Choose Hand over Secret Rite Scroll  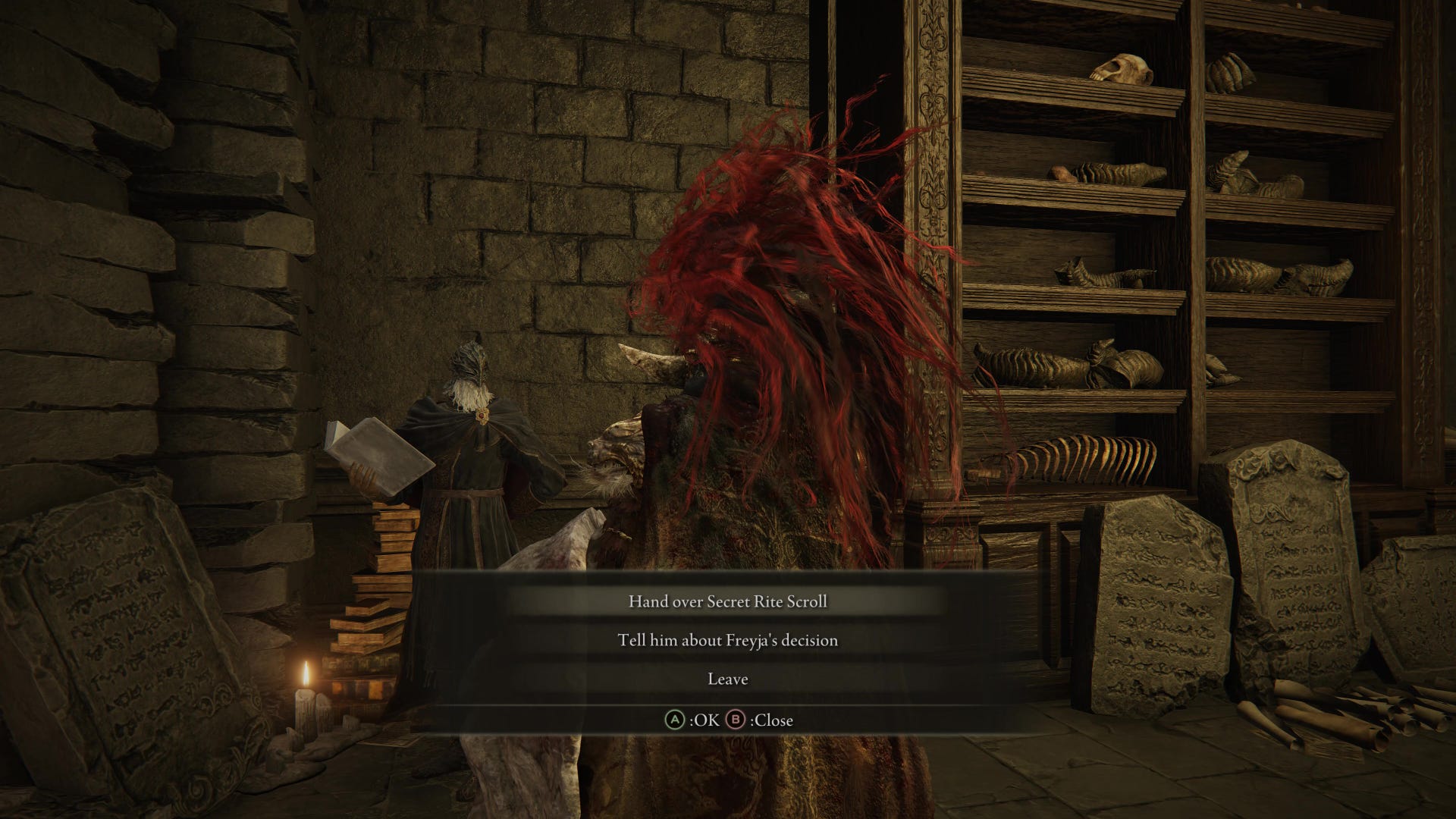pos(727,601)
